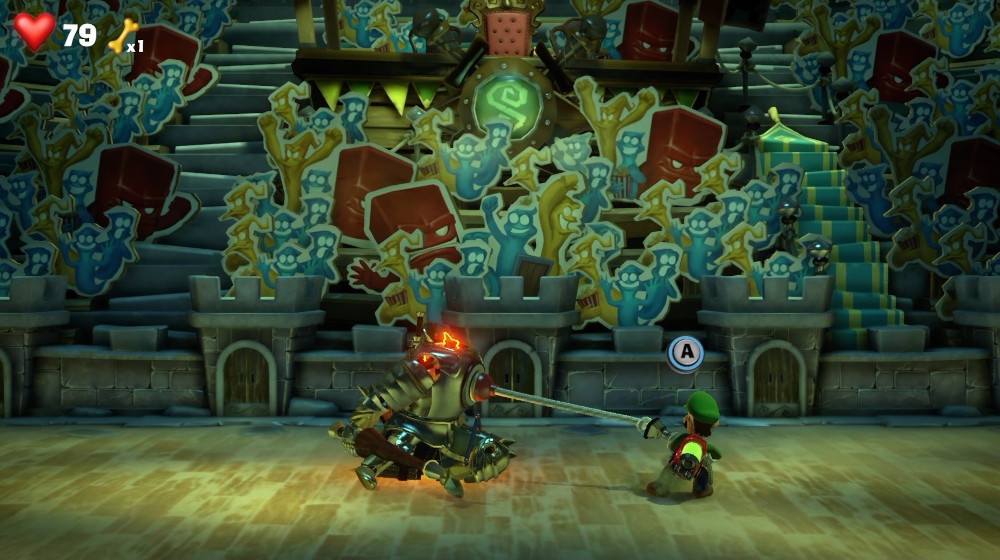Click the golden bone item icon

(x=122, y=36)
